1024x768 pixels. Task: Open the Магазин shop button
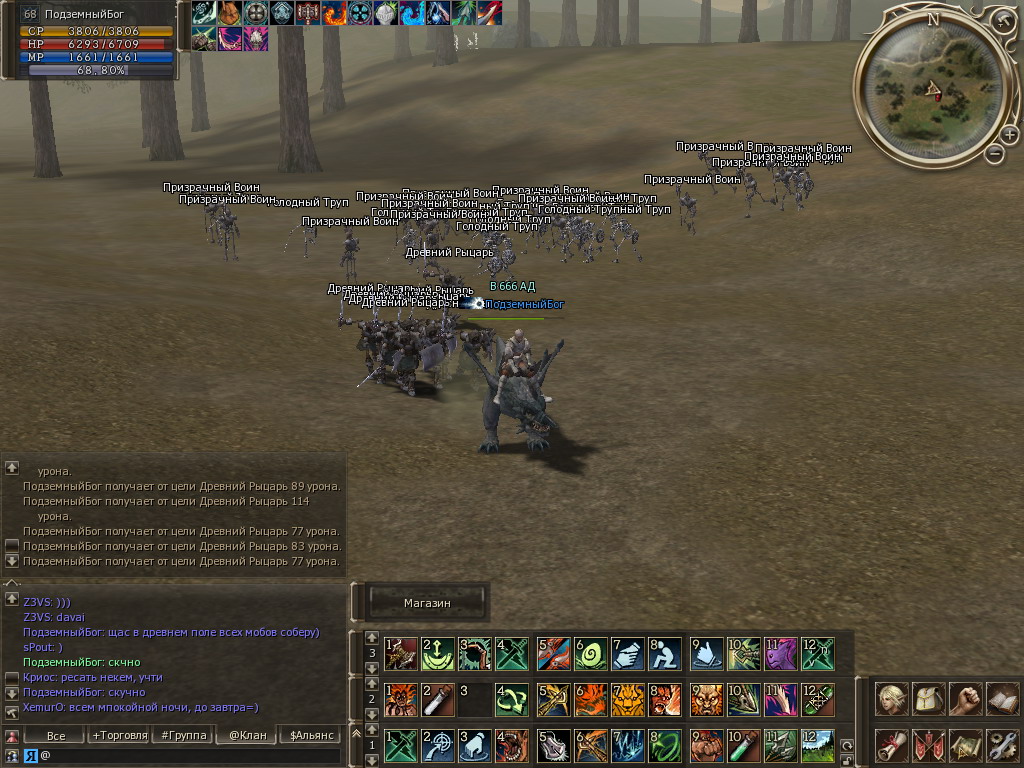(427, 603)
